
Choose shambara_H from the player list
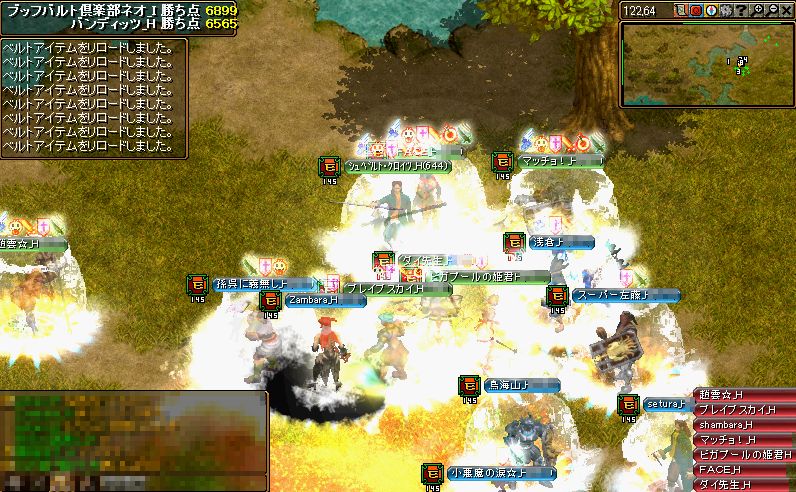tap(744, 424)
